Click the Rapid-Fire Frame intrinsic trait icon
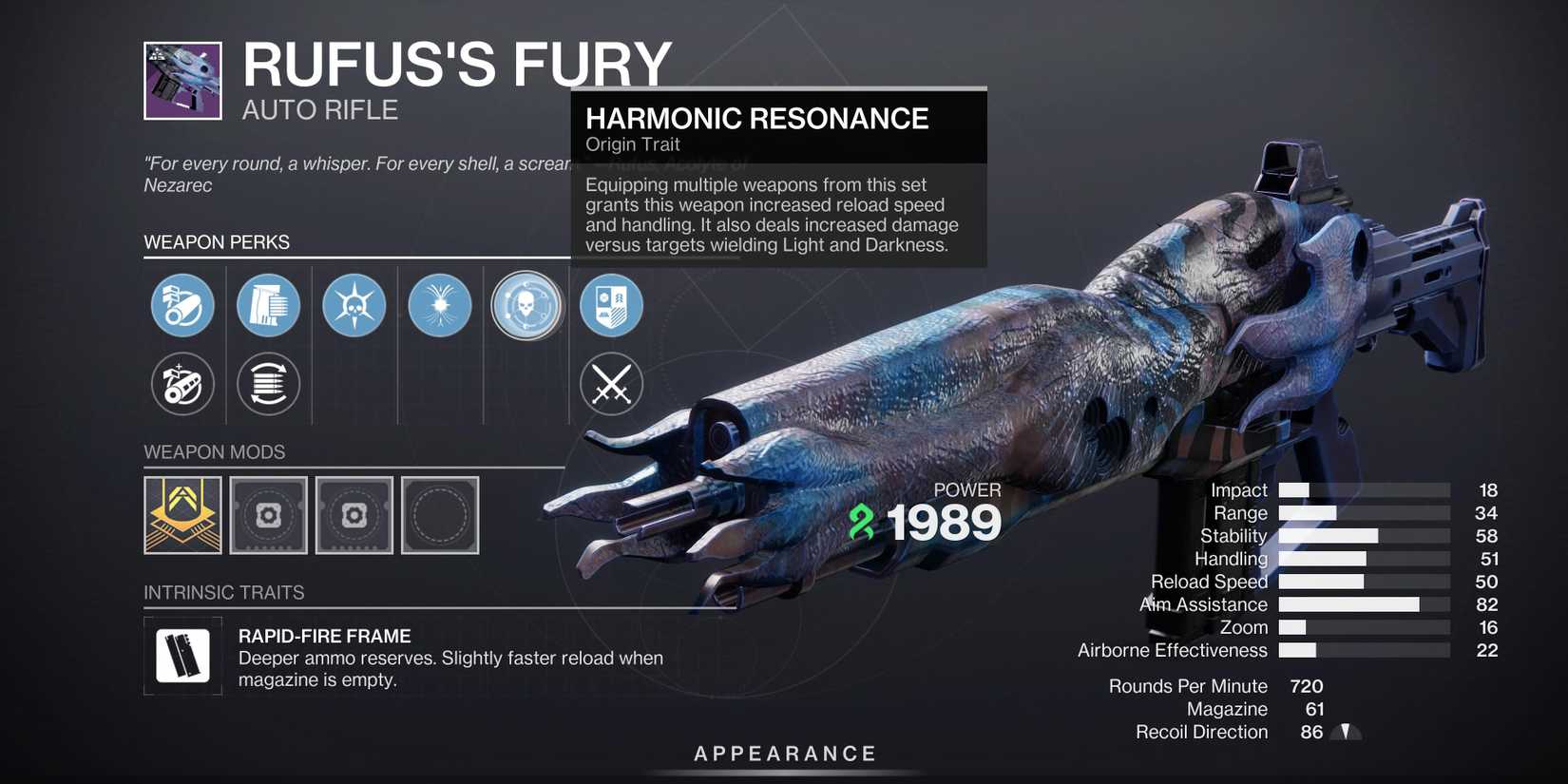Screen dimensions: 1568x784 (182, 655)
